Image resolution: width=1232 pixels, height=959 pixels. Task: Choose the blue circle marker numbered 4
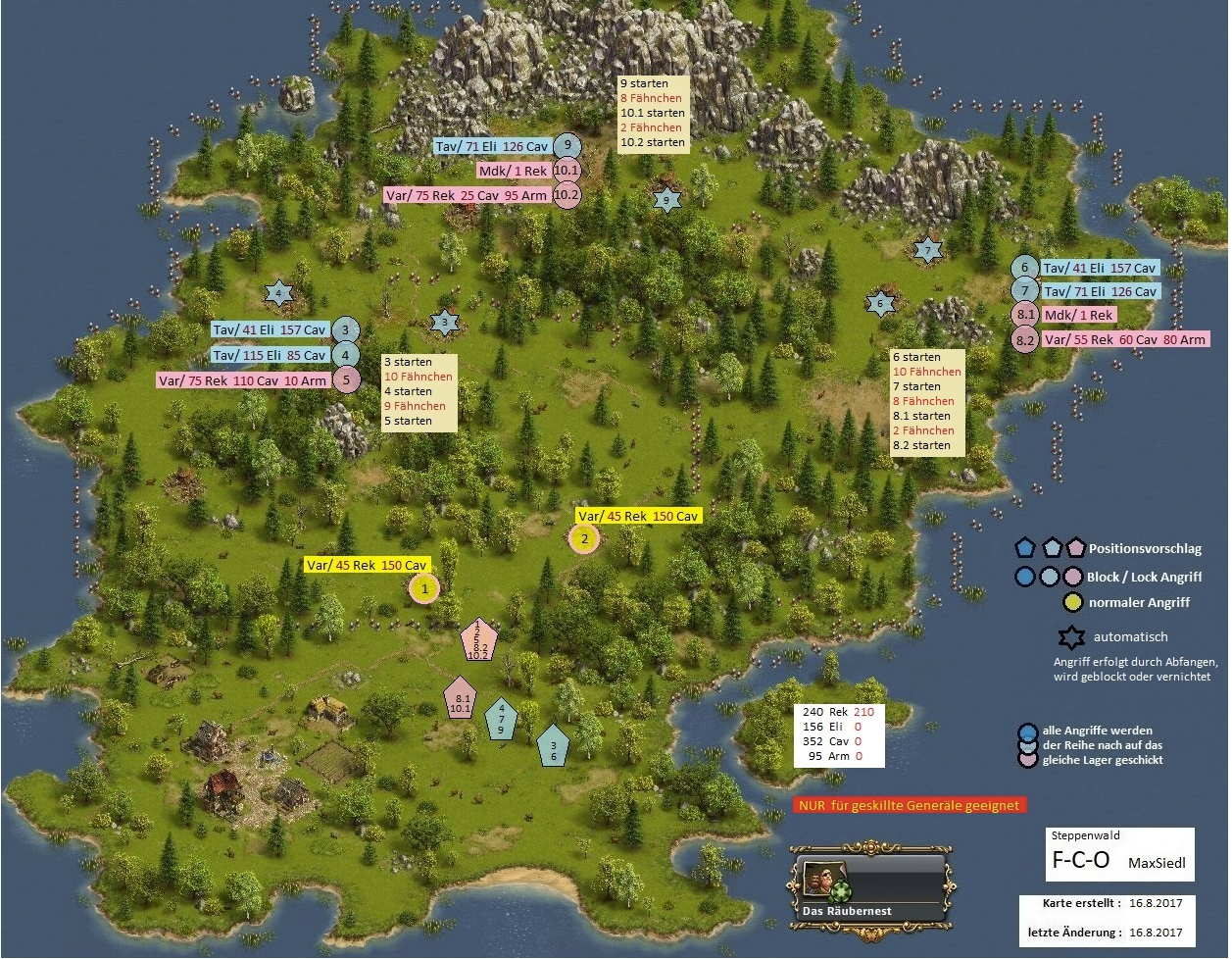pos(345,355)
